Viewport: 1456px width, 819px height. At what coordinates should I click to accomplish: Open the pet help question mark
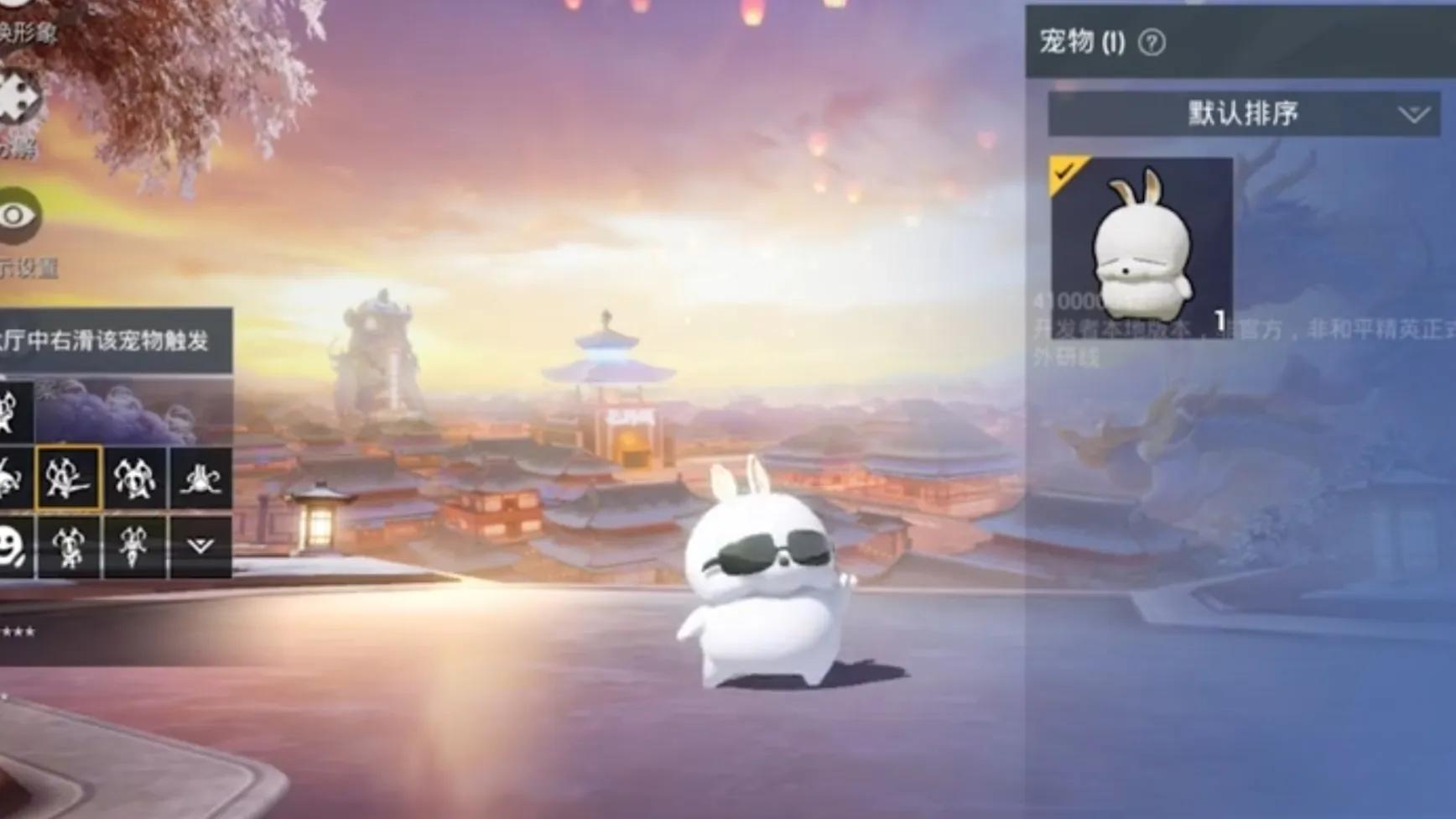tap(1152, 43)
